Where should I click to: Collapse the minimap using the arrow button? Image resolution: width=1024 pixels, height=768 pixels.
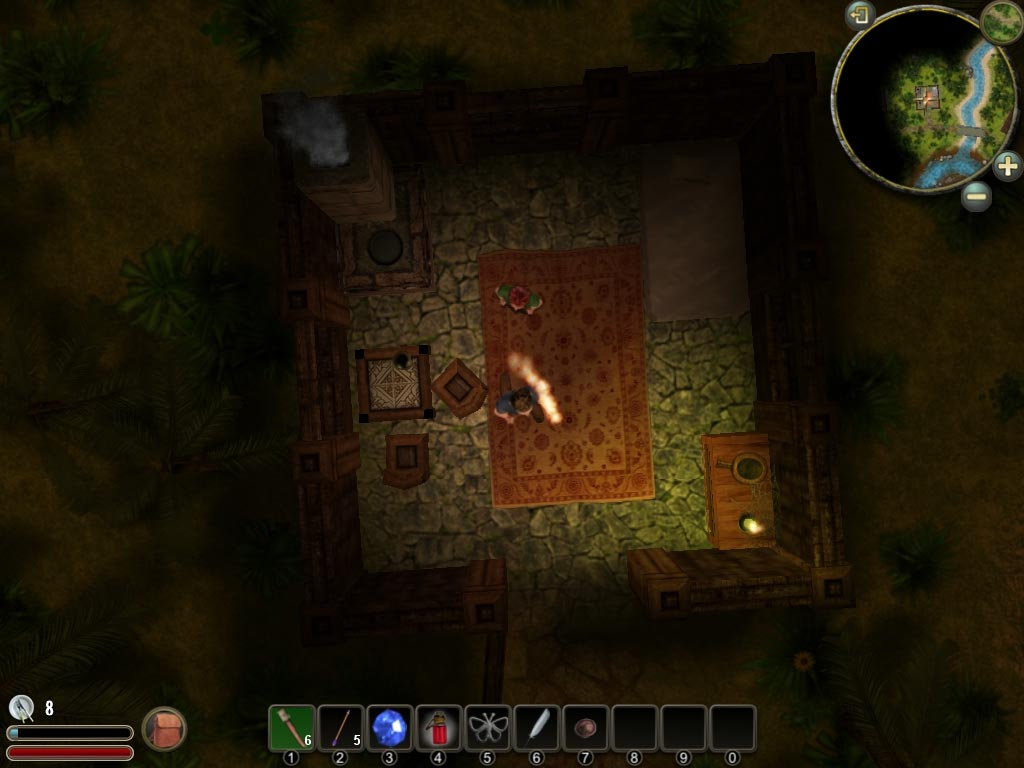pos(860,15)
